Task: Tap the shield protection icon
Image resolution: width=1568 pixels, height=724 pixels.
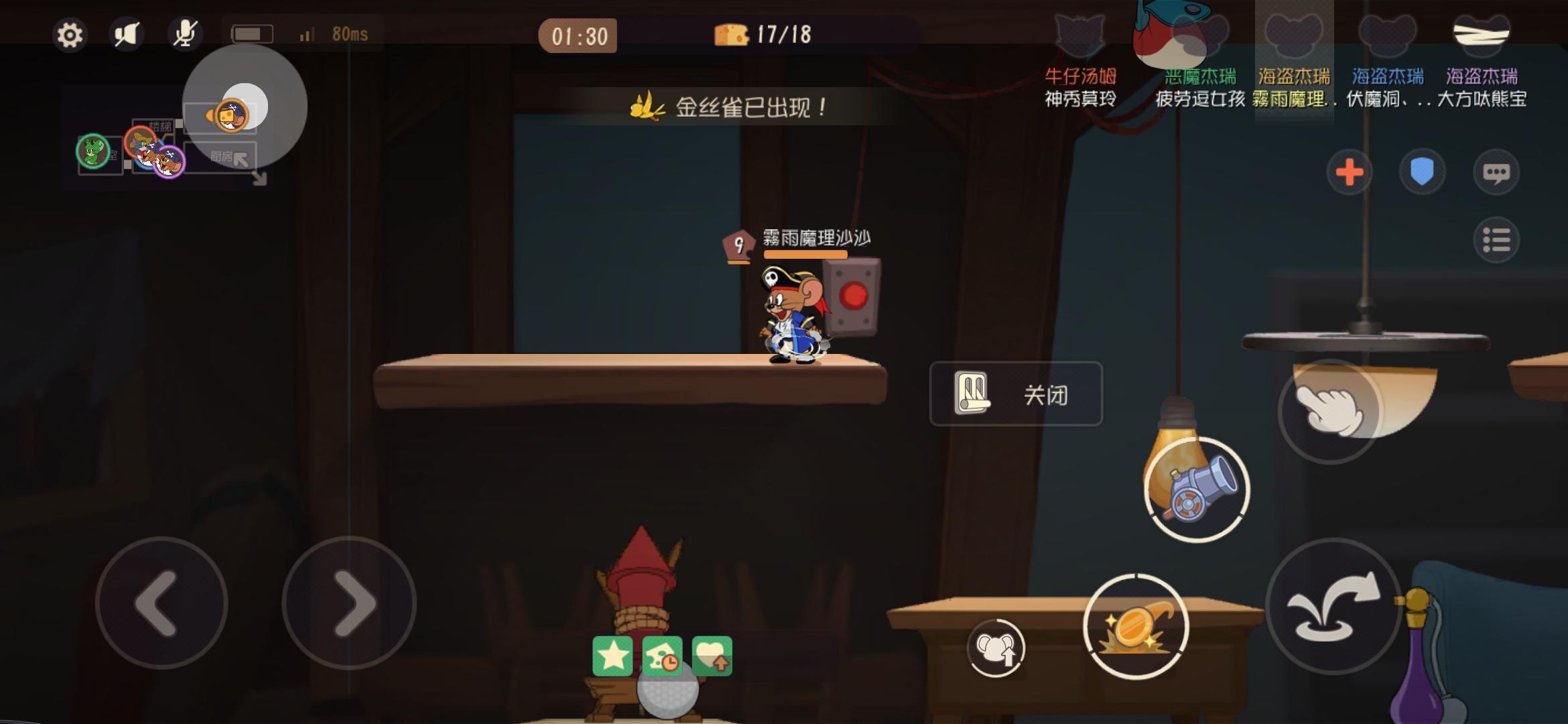Action: pos(1422,171)
